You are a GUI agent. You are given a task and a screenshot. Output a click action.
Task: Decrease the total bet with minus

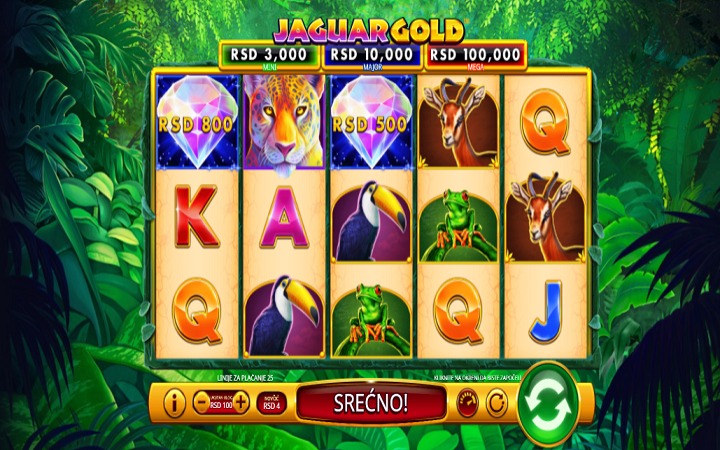pyautogui.click(x=200, y=403)
